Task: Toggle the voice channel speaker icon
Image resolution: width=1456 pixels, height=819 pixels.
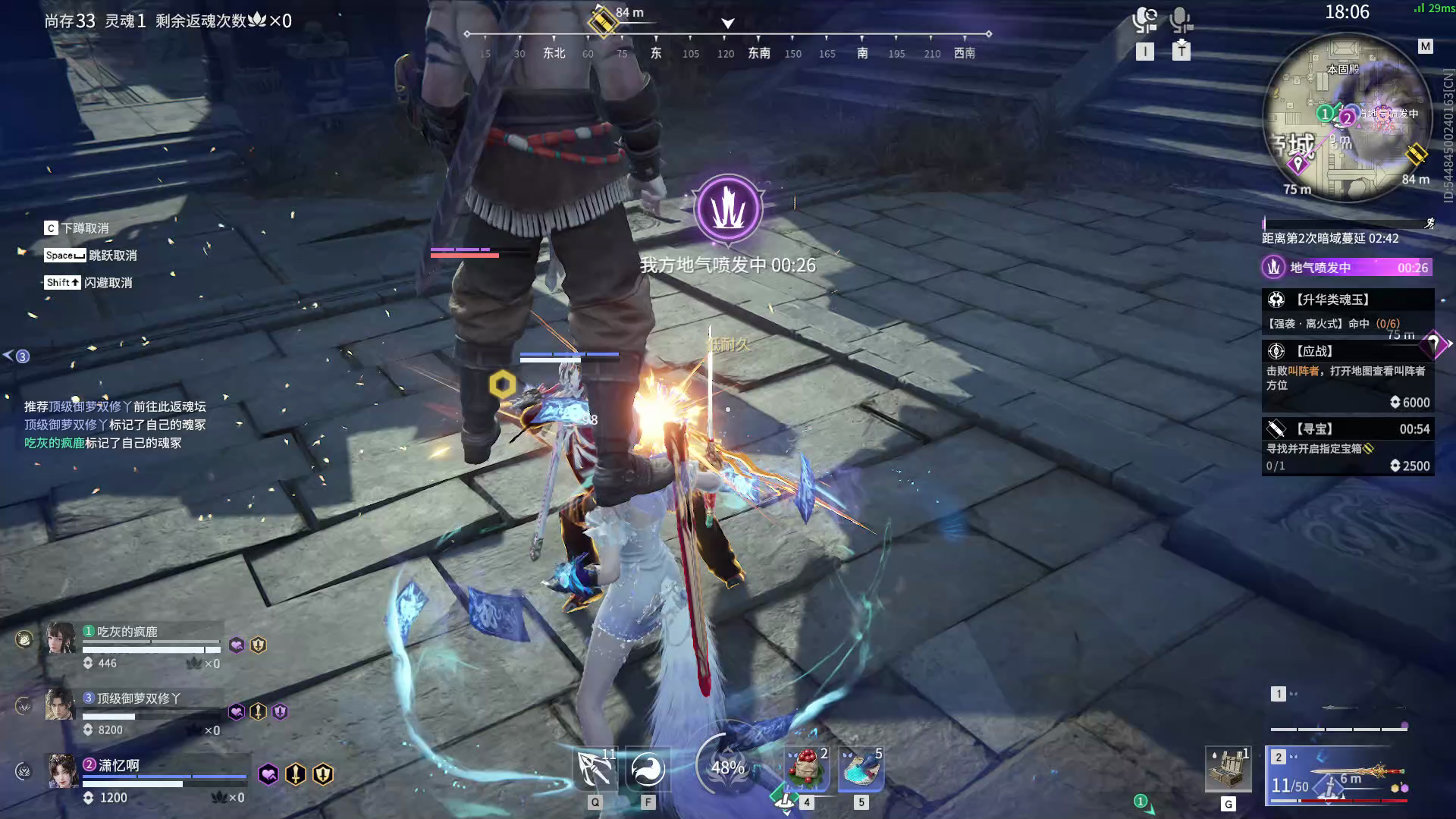Action: (x=1144, y=20)
